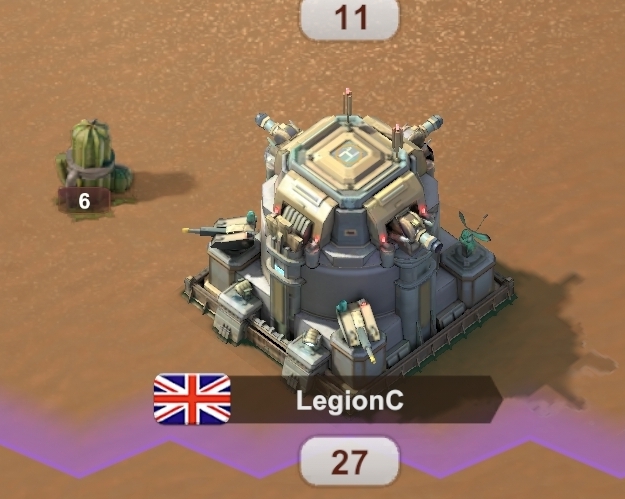This screenshot has height=499, width=625.
Task: Select the LegionC base name banner
Action: pyautogui.click(x=350, y=400)
